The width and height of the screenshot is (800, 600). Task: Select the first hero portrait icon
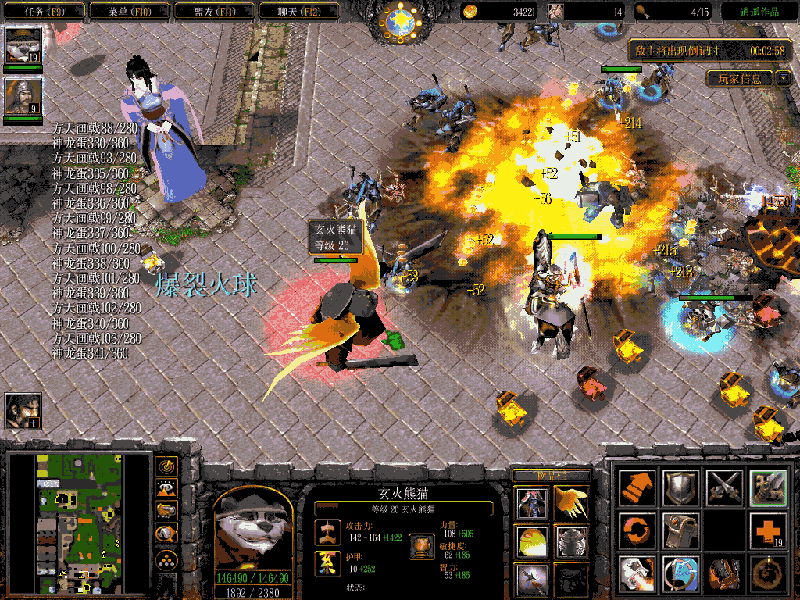pyautogui.click(x=22, y=46)
